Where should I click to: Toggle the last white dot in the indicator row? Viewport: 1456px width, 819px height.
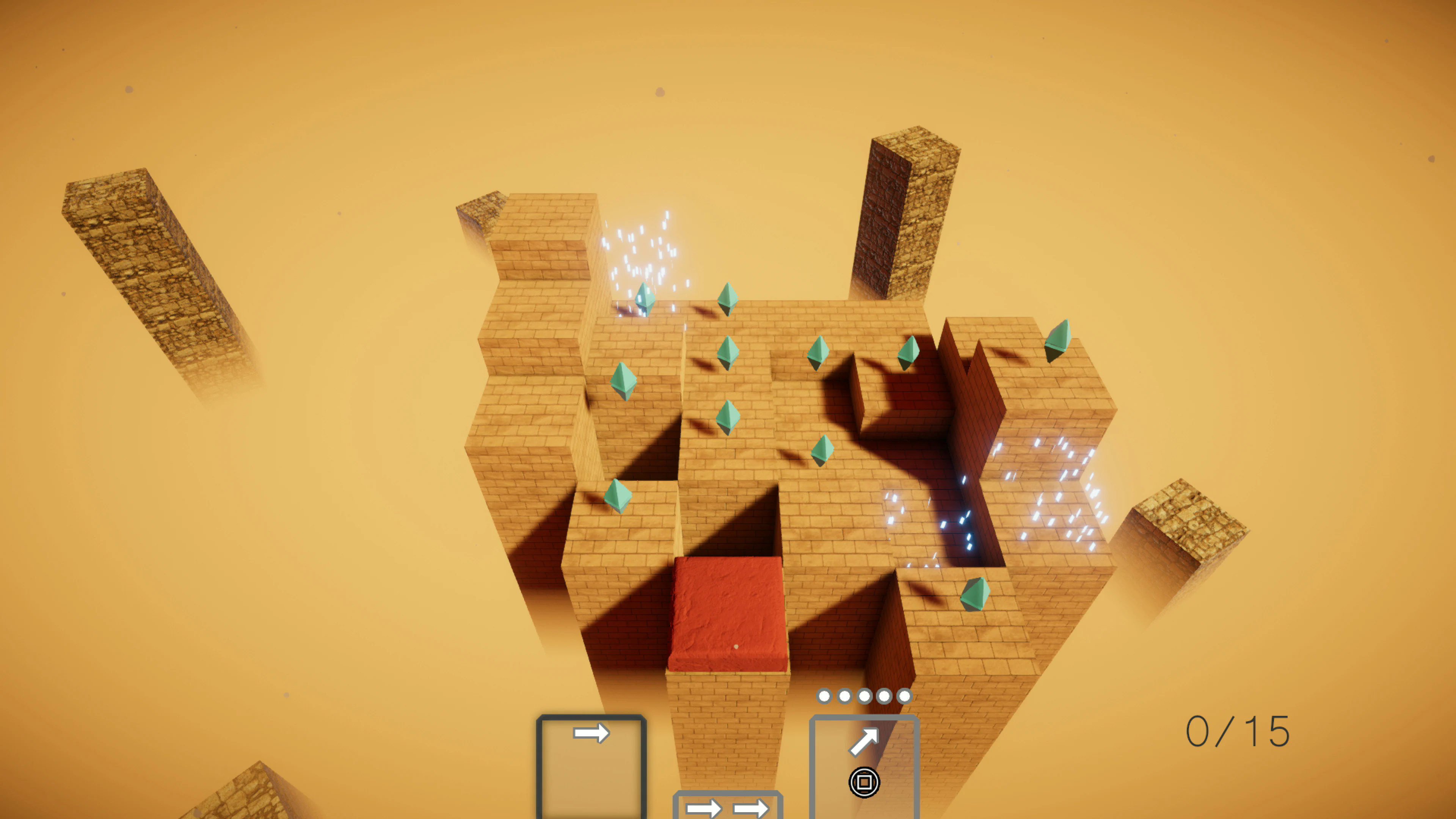905,697
